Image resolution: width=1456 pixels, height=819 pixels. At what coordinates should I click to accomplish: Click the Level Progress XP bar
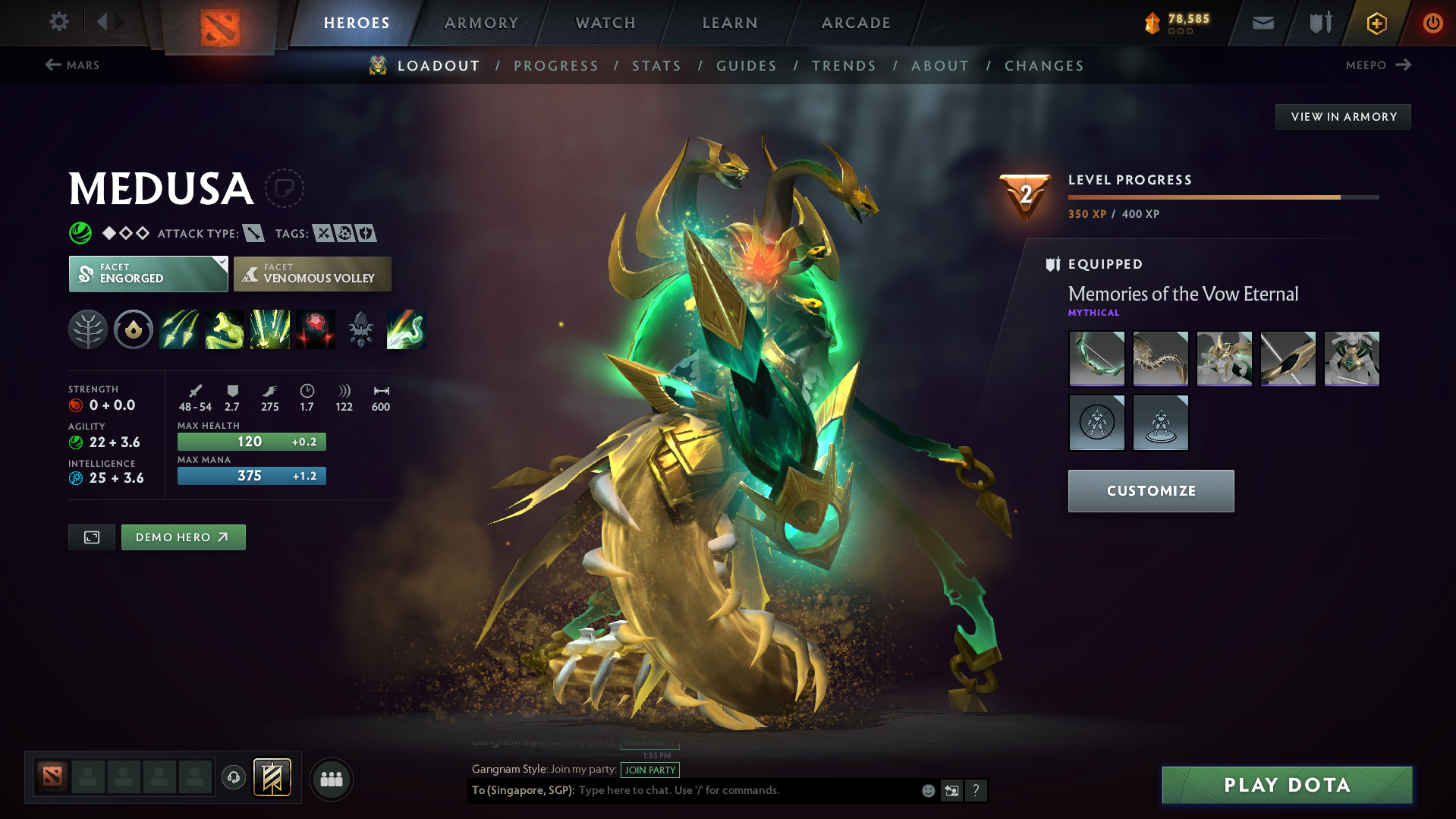[x=1222, y=197]
